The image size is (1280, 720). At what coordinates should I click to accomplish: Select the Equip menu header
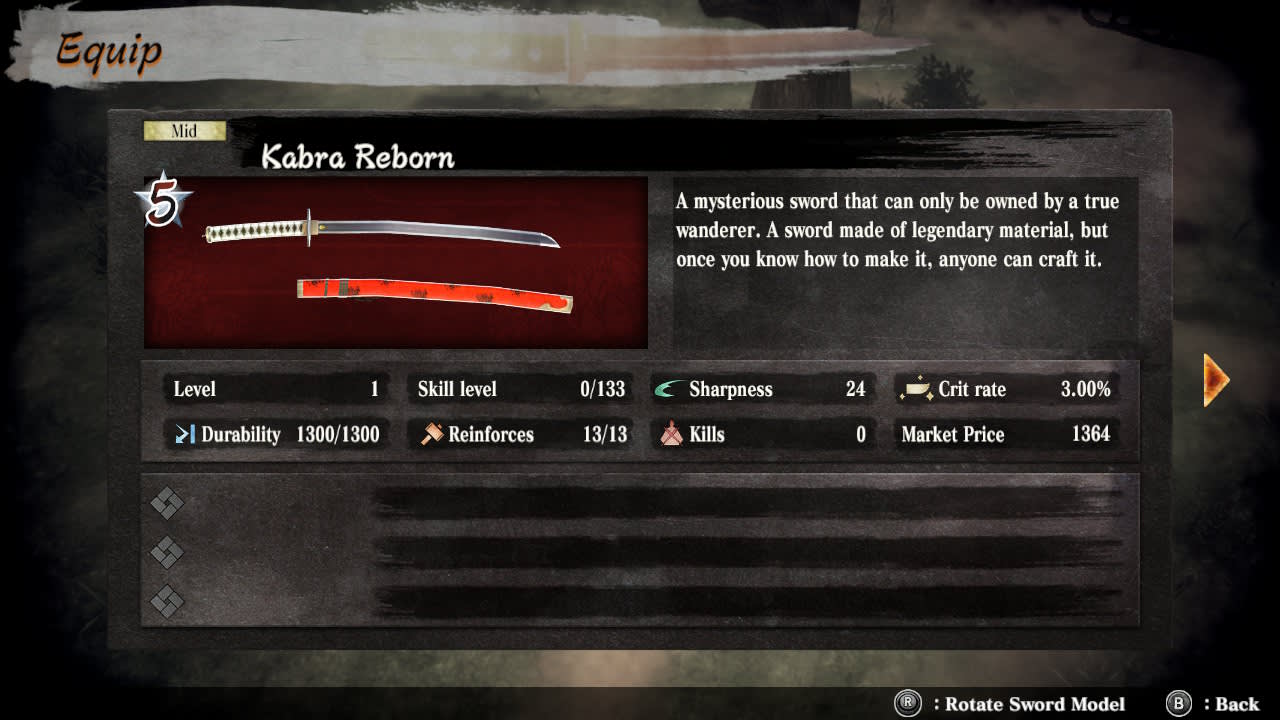108,52
